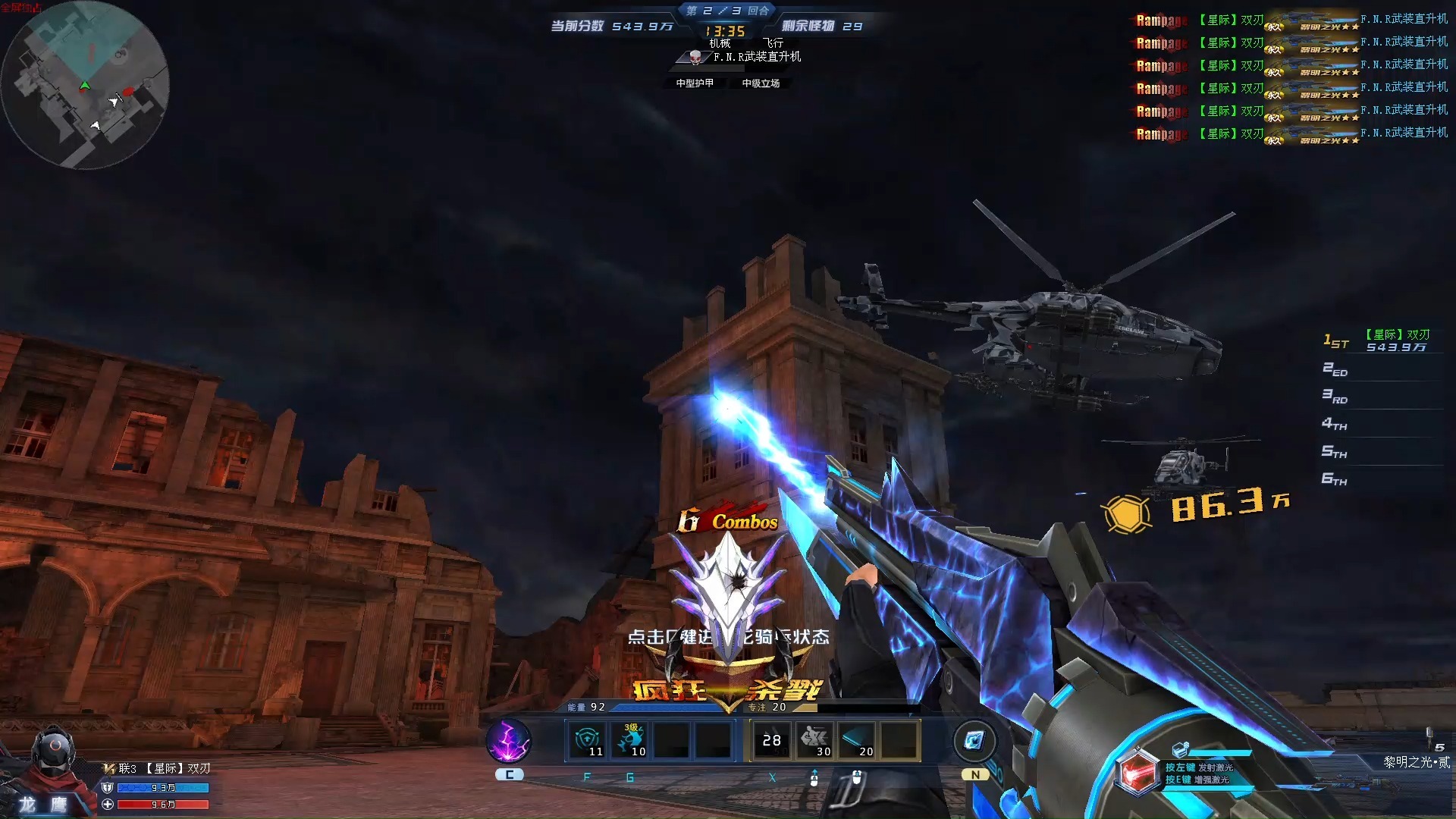Open the circular minimap

pyautogui.click(x=85, y=85)
